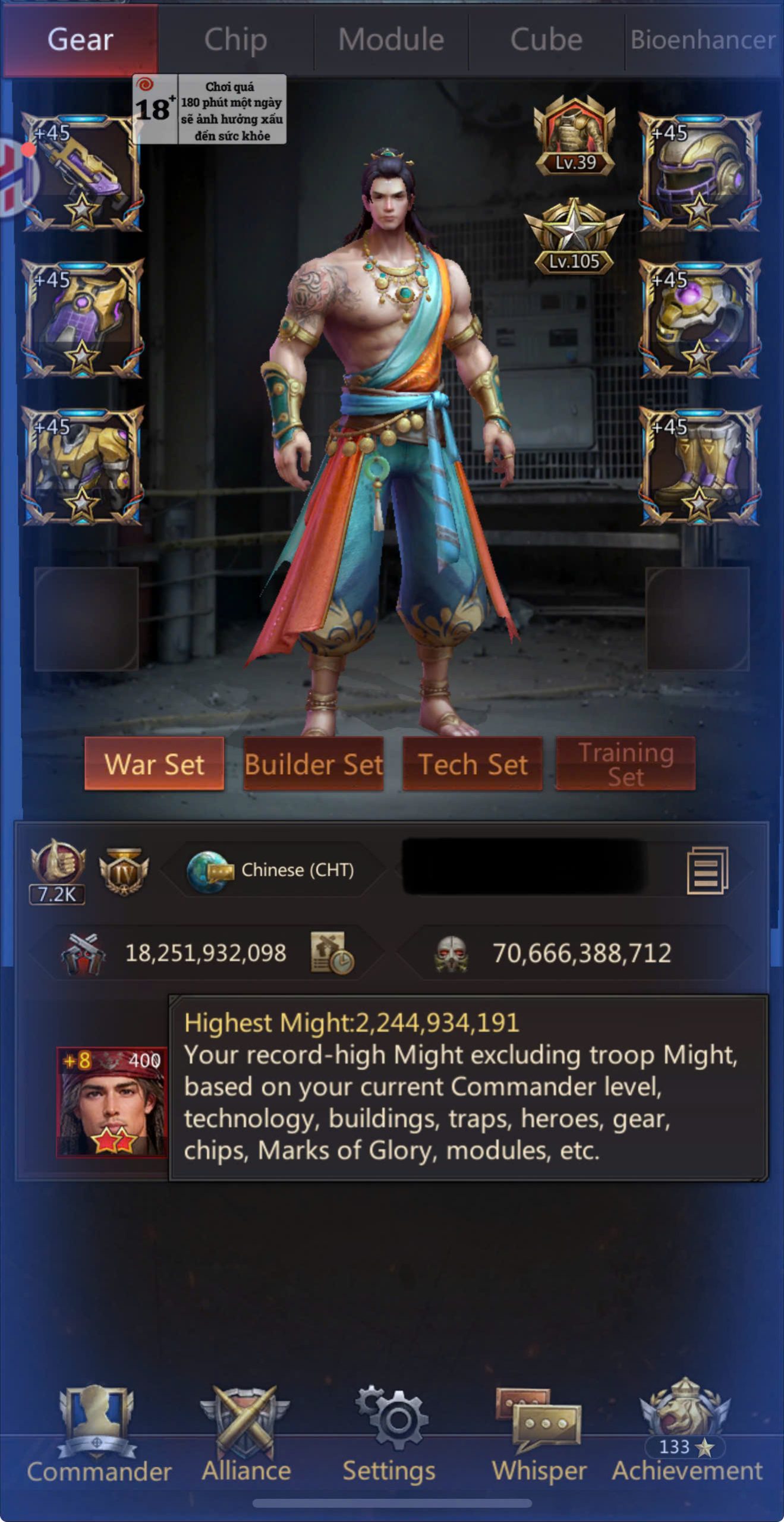
Task: Switch to the Chip tab
Action: (235, 40)
